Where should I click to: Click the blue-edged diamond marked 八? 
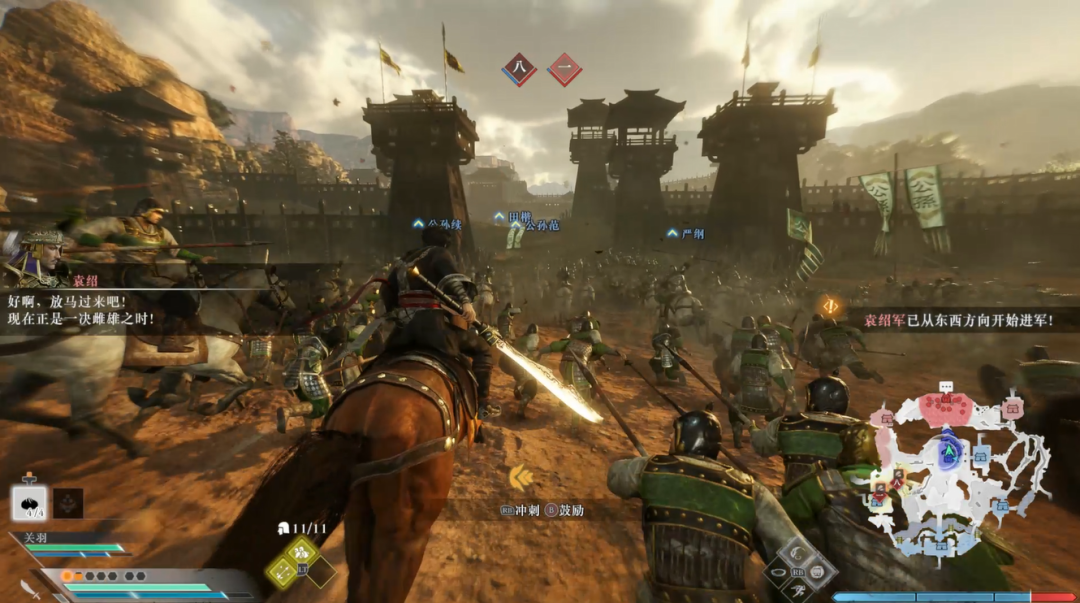tap(519, 69)
